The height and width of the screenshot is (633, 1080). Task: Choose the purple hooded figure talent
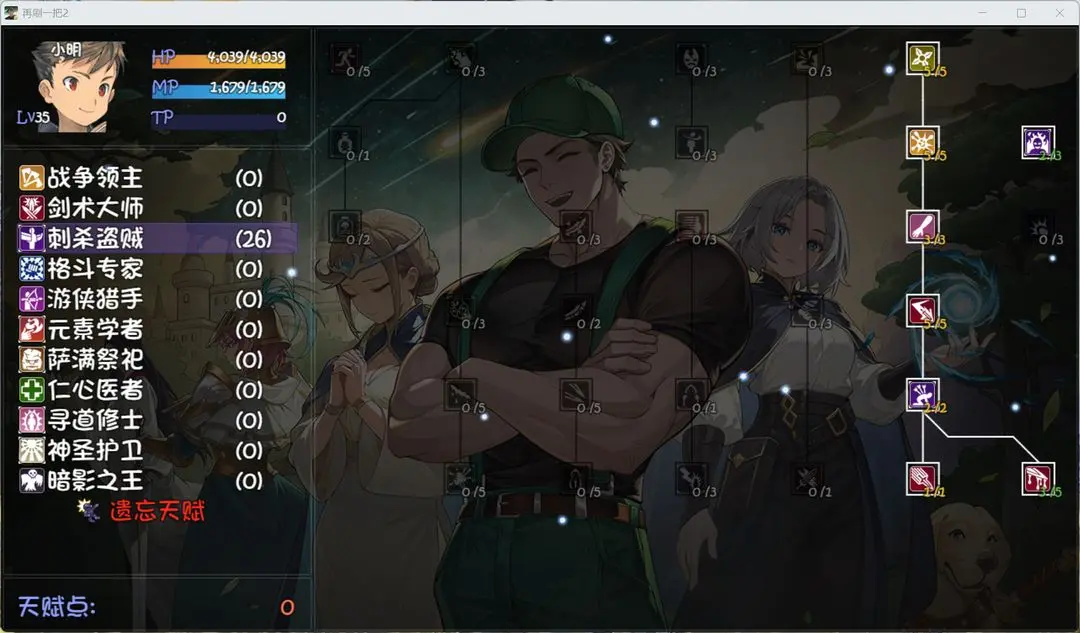point(1037,142)
